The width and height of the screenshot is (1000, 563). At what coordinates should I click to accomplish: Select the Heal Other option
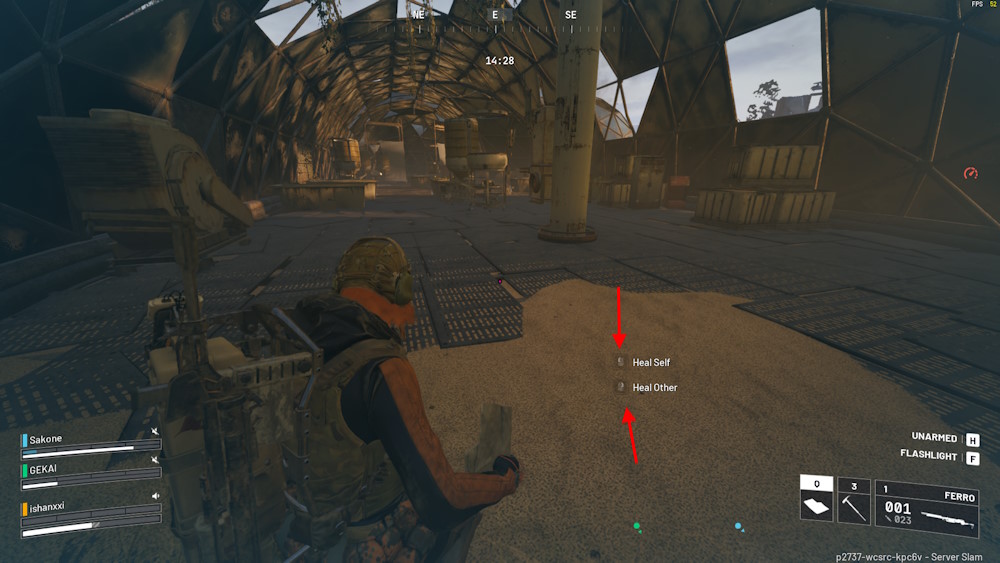coord(654,387)
